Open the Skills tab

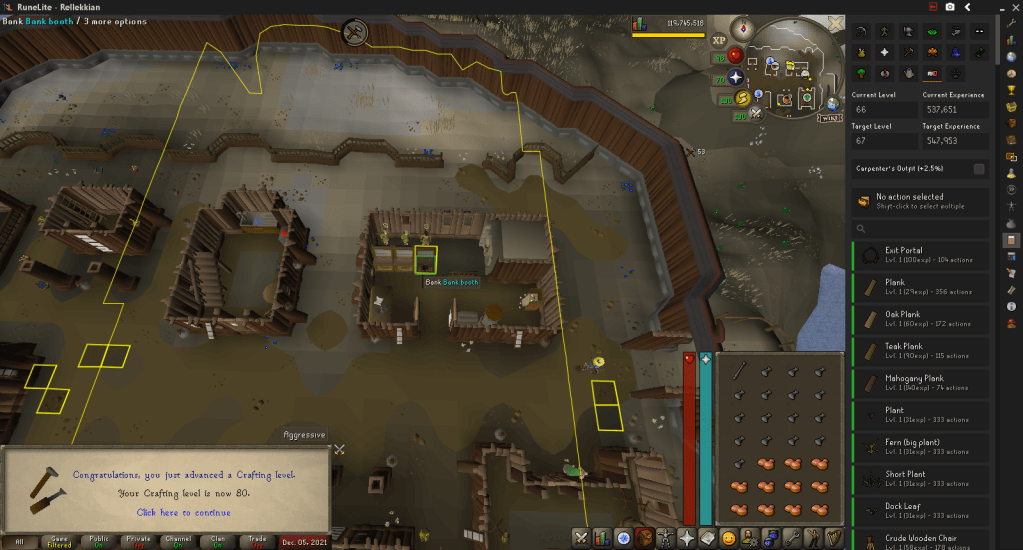(x=600, y=537)
